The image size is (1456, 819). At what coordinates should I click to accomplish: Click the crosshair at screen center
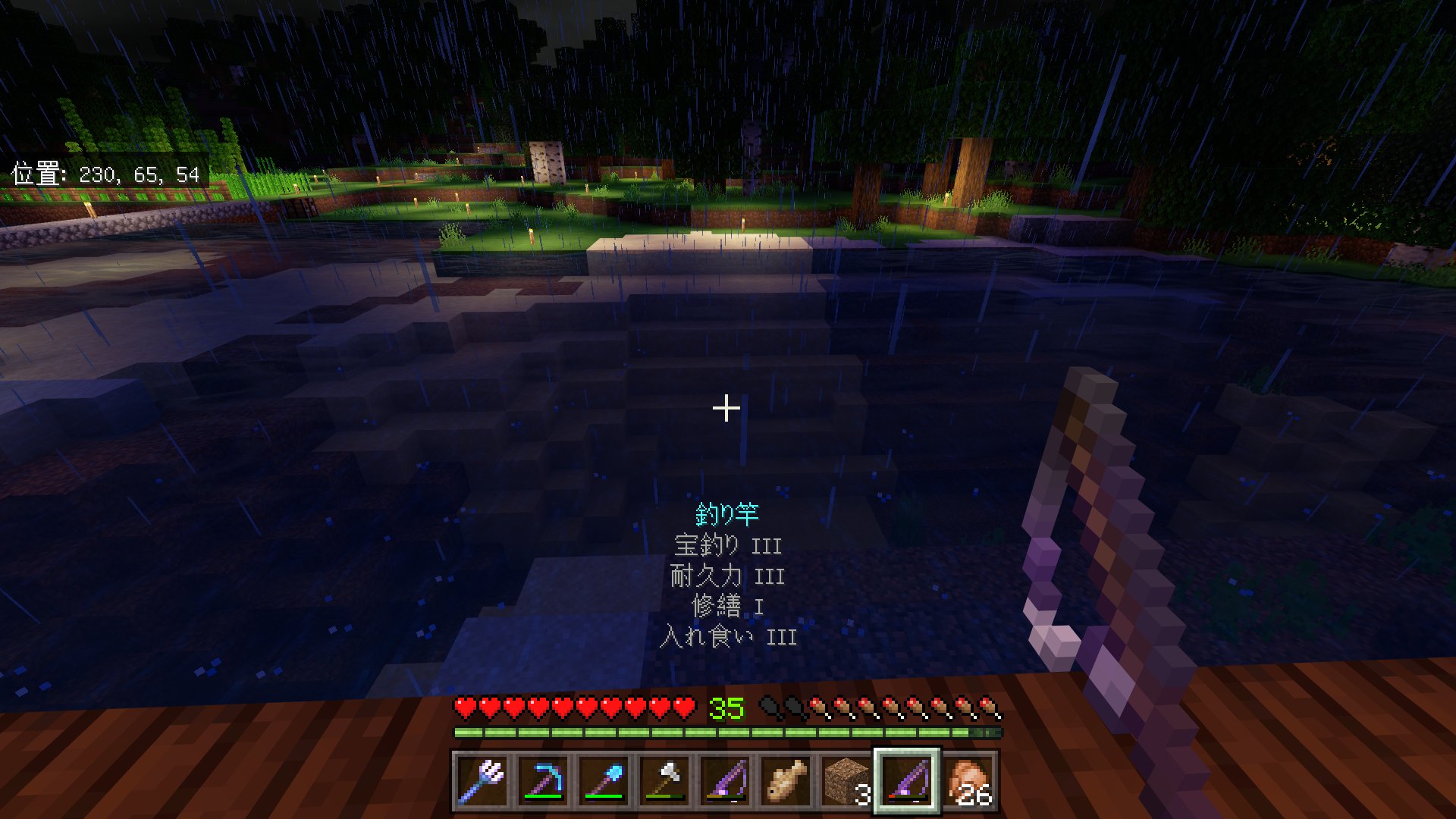(728, 408)
